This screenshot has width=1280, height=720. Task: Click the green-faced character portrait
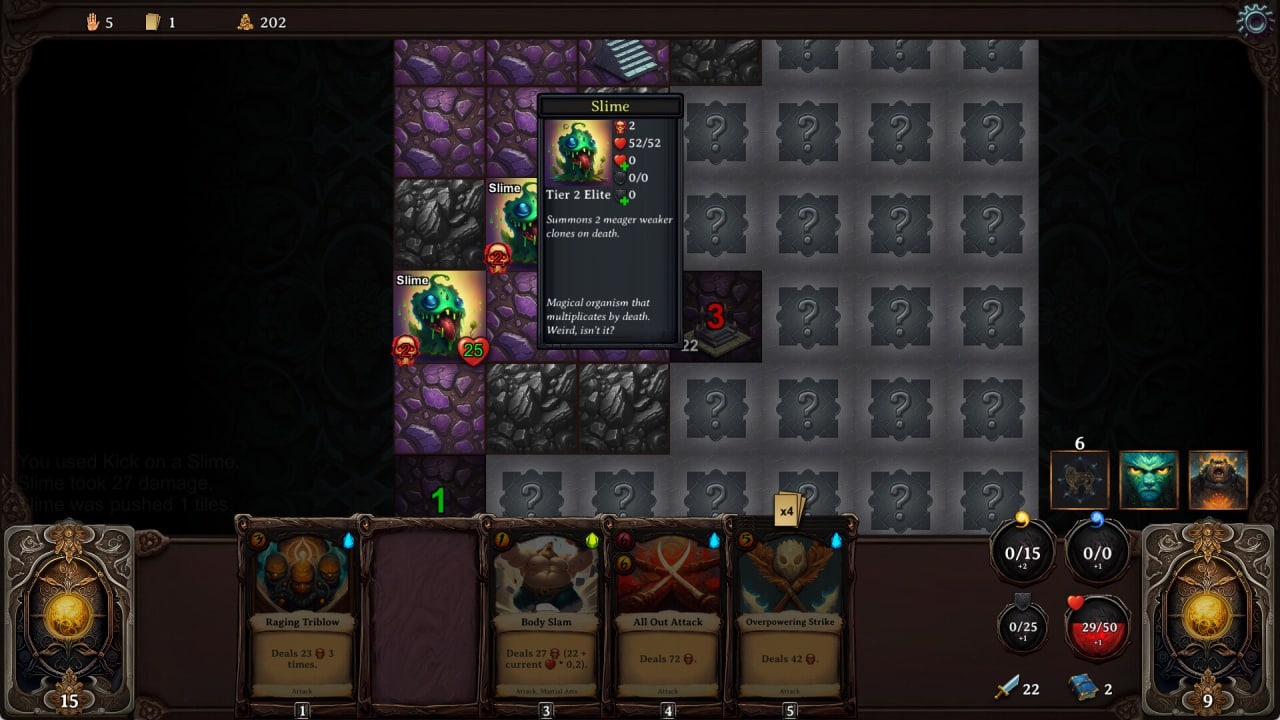tap(1148, 480)
